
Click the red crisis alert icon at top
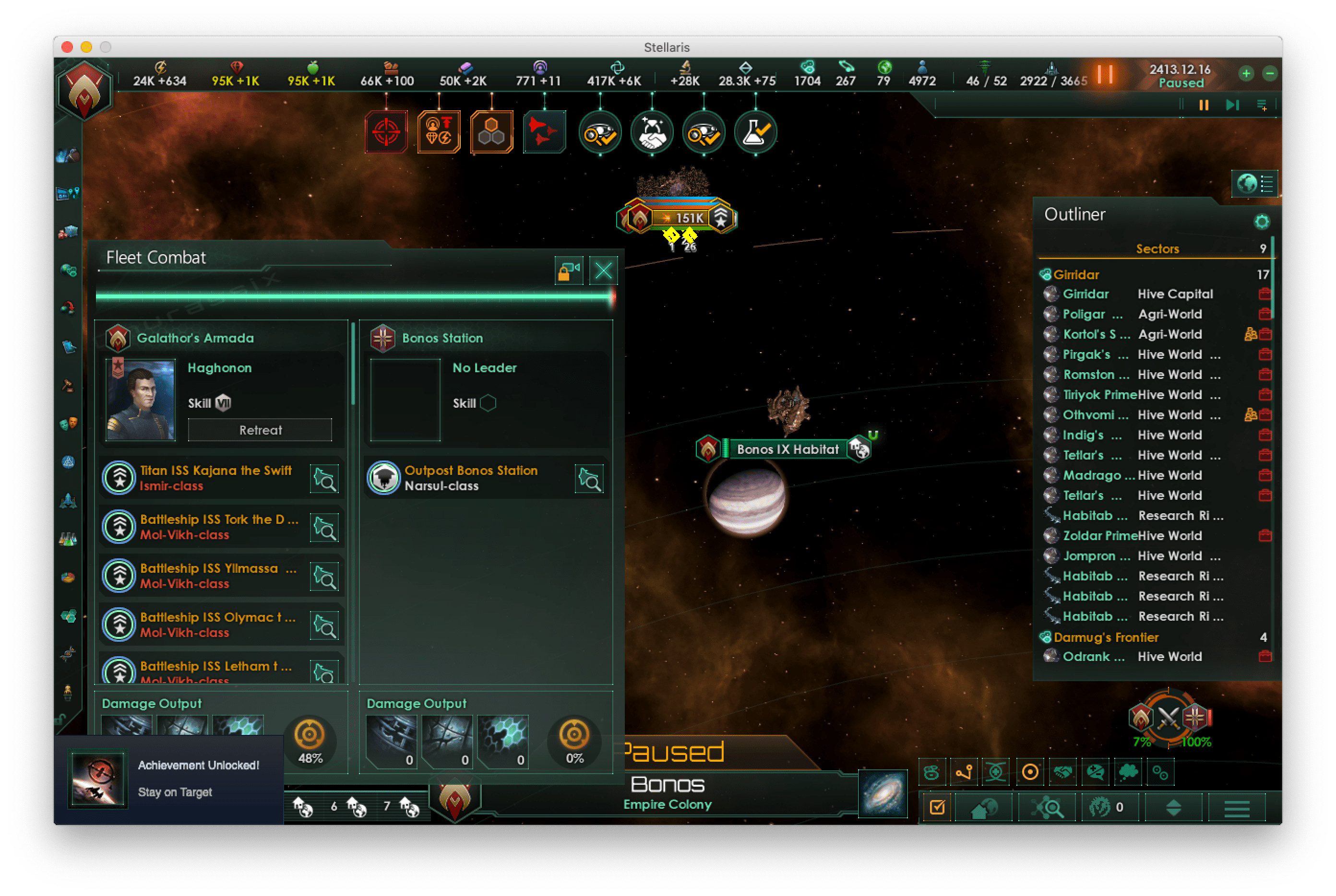386,131
